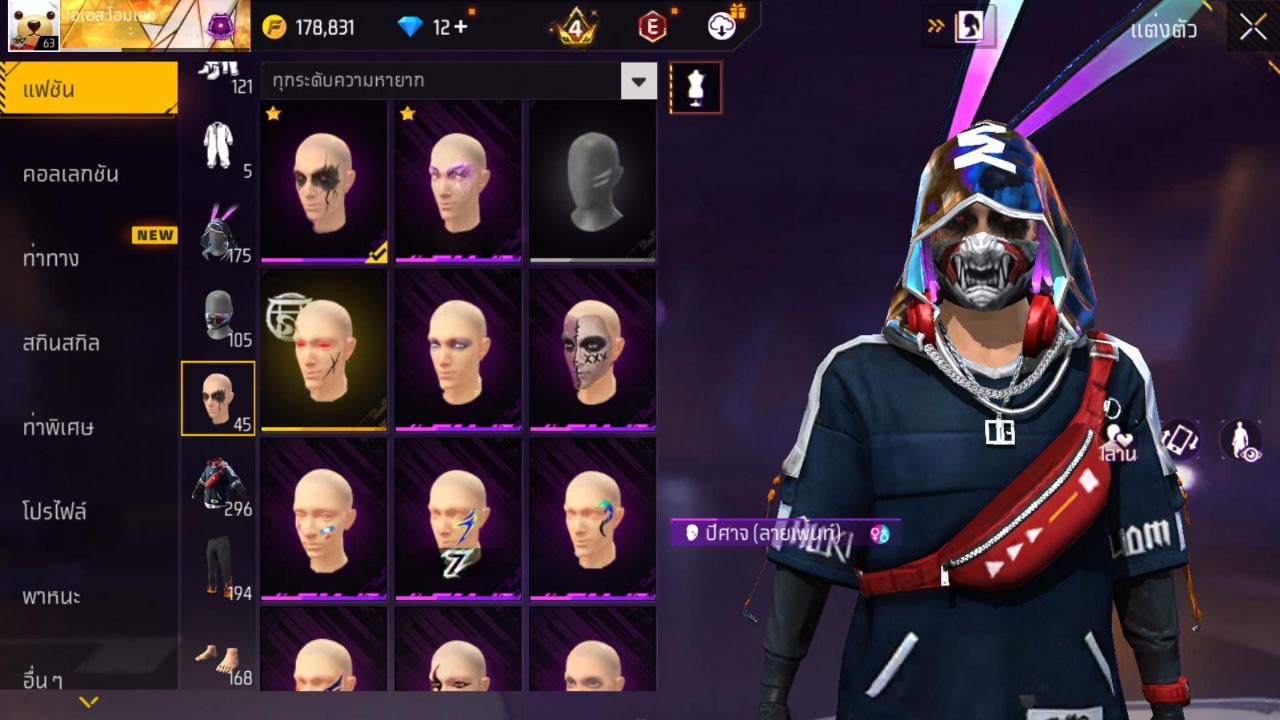Viewport: 1280px width, 720px height.
Task: Click the bunny-ear headgear category icon
Action: [220, 230]
